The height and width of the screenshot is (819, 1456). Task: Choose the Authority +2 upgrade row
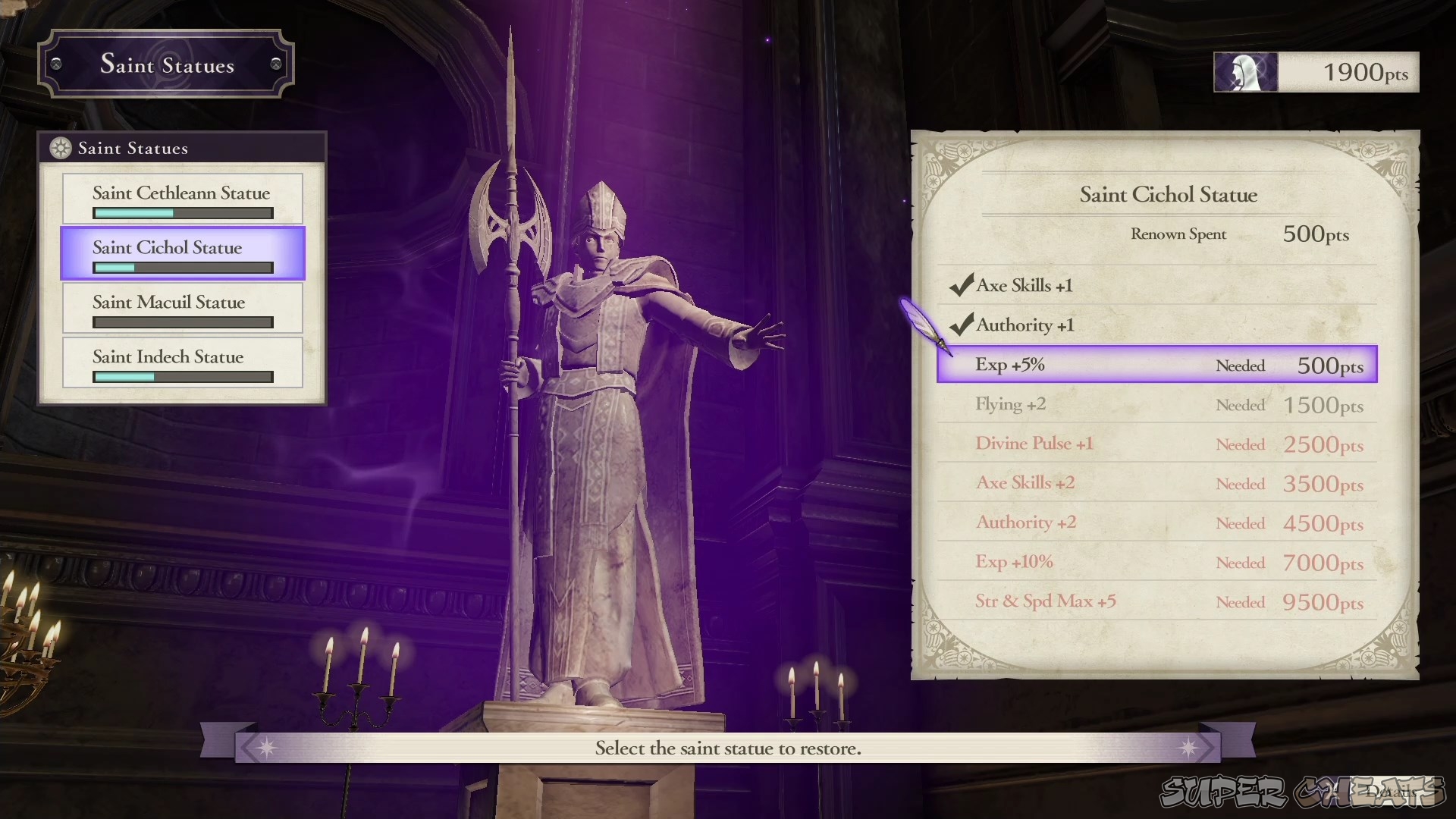(1156, 522)
